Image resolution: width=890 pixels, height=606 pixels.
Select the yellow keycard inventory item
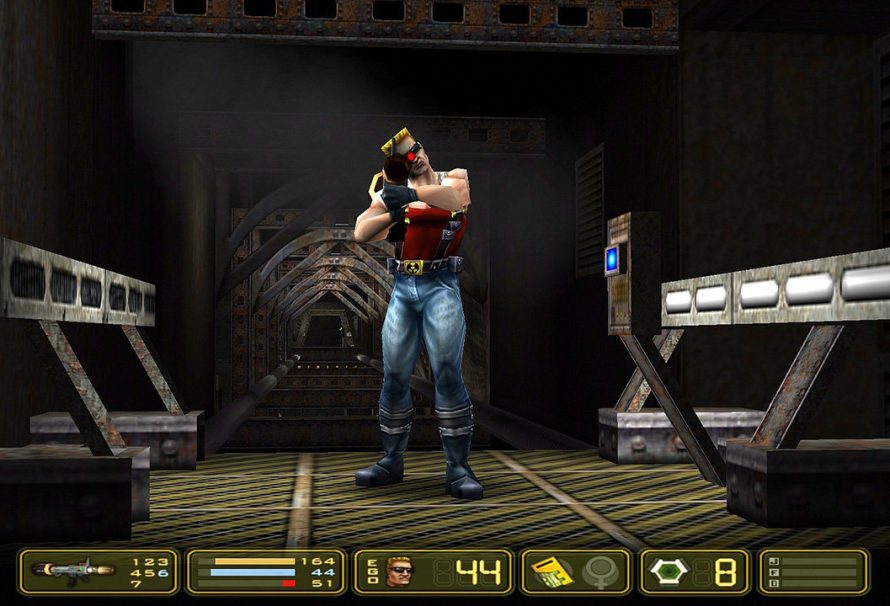click(551, 571)
